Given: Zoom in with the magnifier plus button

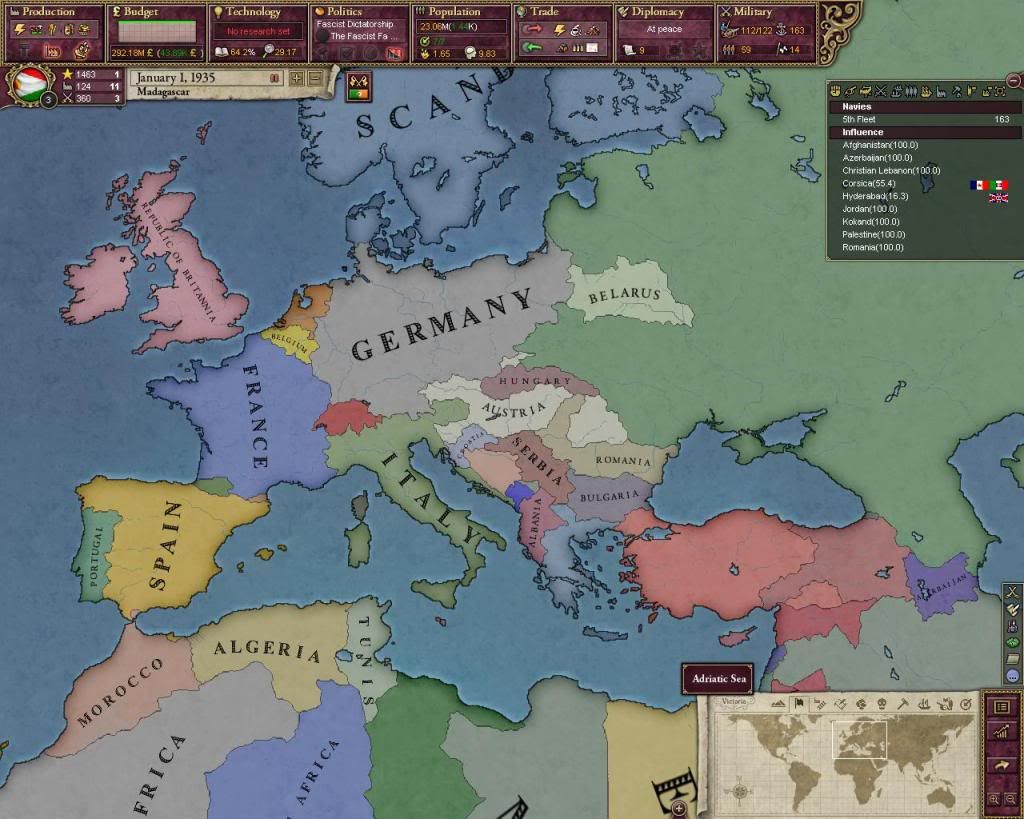Looking at the screenshot, I should (x=993, y=799).
